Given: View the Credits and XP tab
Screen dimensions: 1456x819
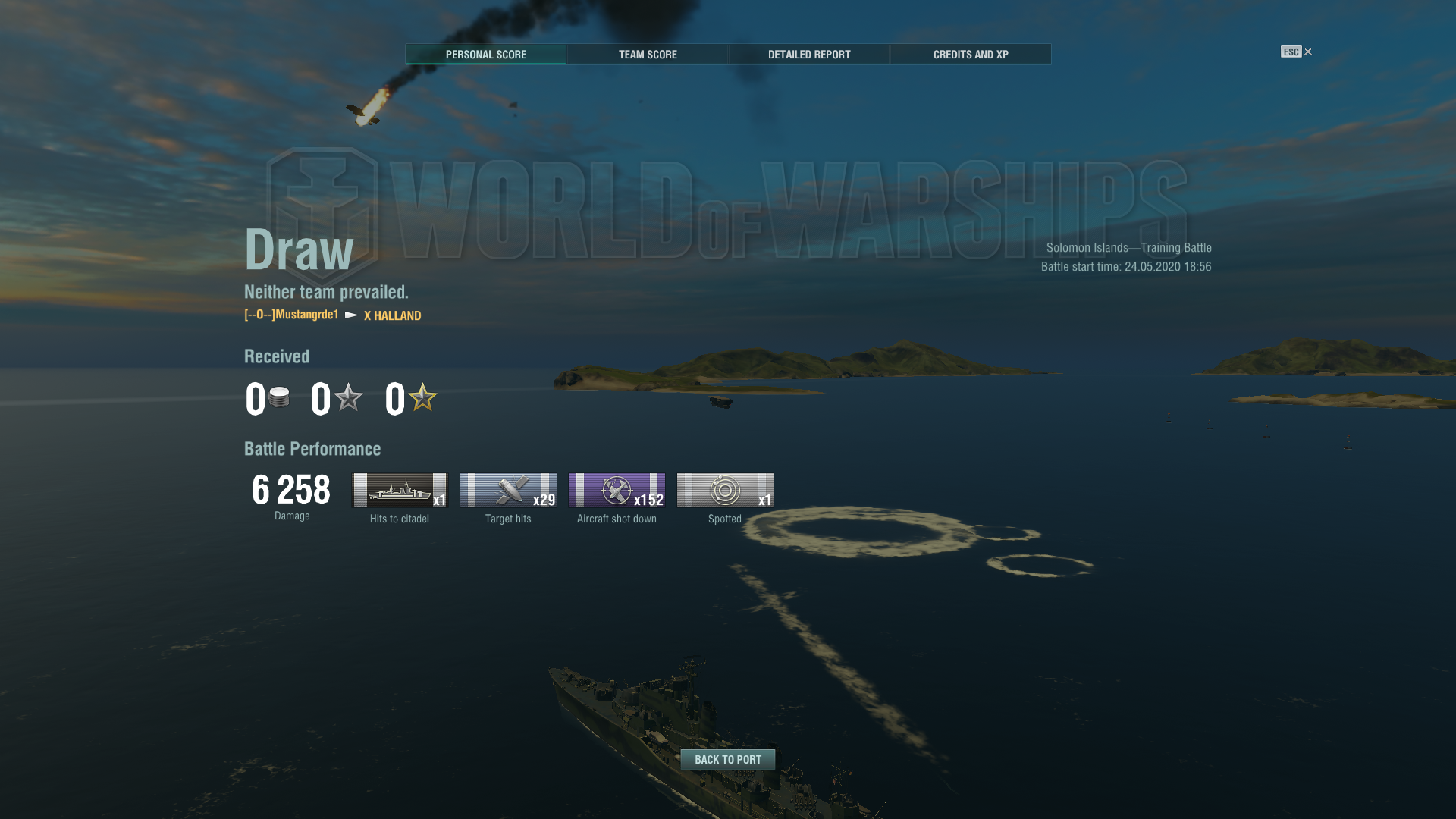Looking at the screenshot, I should click(971, 55).
